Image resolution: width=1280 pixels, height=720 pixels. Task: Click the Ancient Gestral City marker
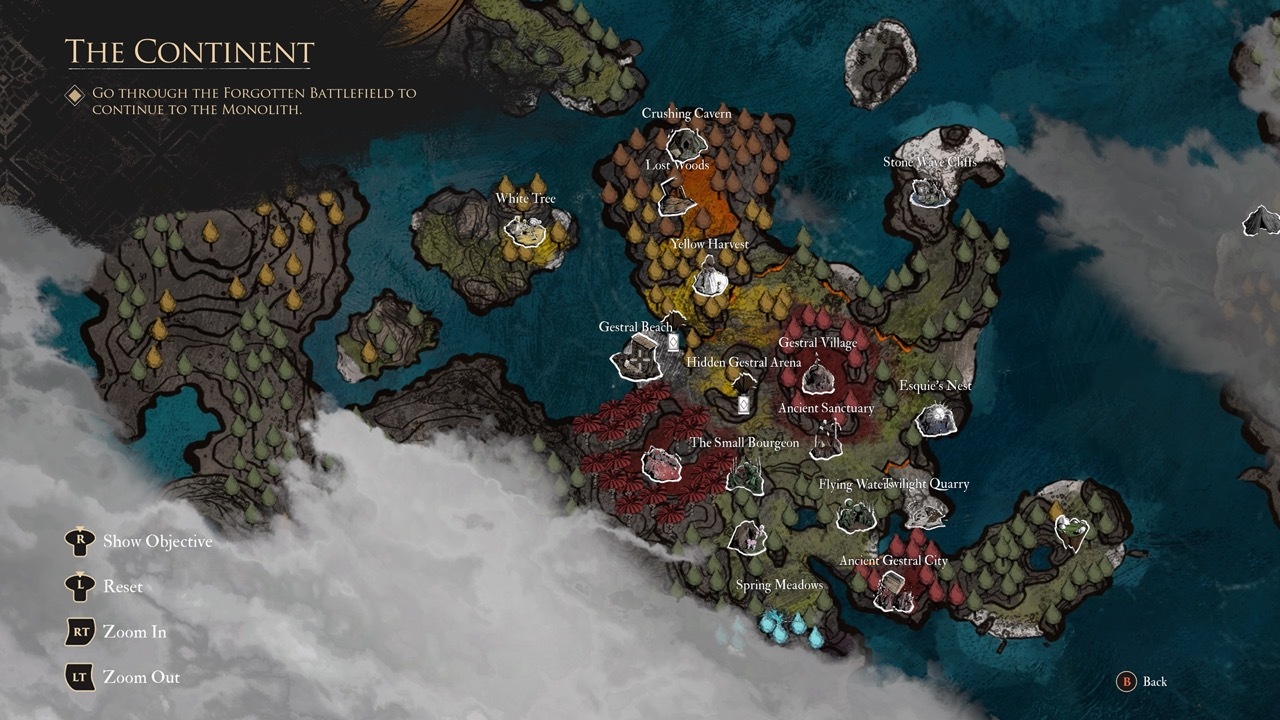(x=892, y=592)
